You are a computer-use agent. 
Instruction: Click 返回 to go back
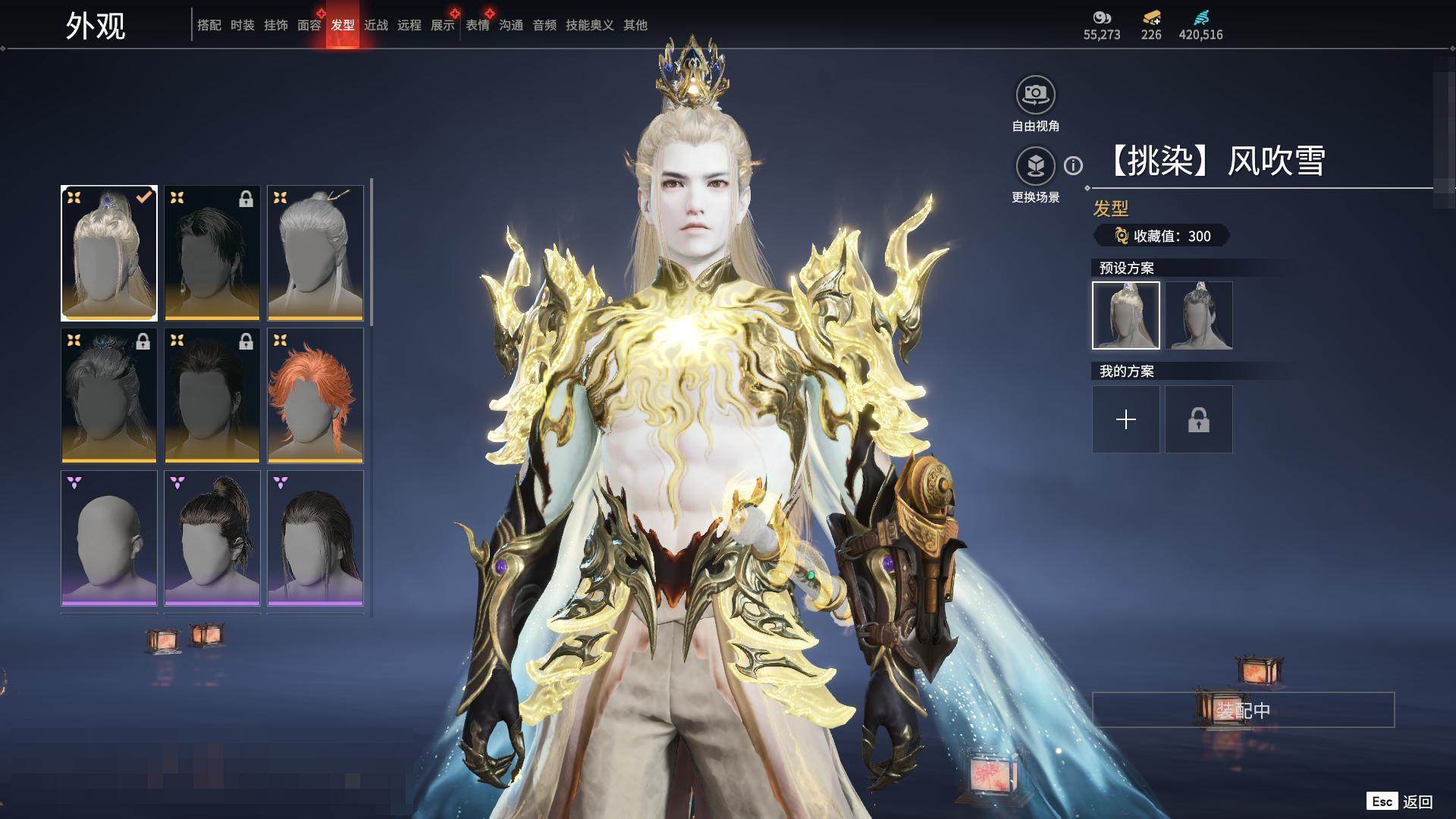pyautogui.click(x=1417, y=802)
